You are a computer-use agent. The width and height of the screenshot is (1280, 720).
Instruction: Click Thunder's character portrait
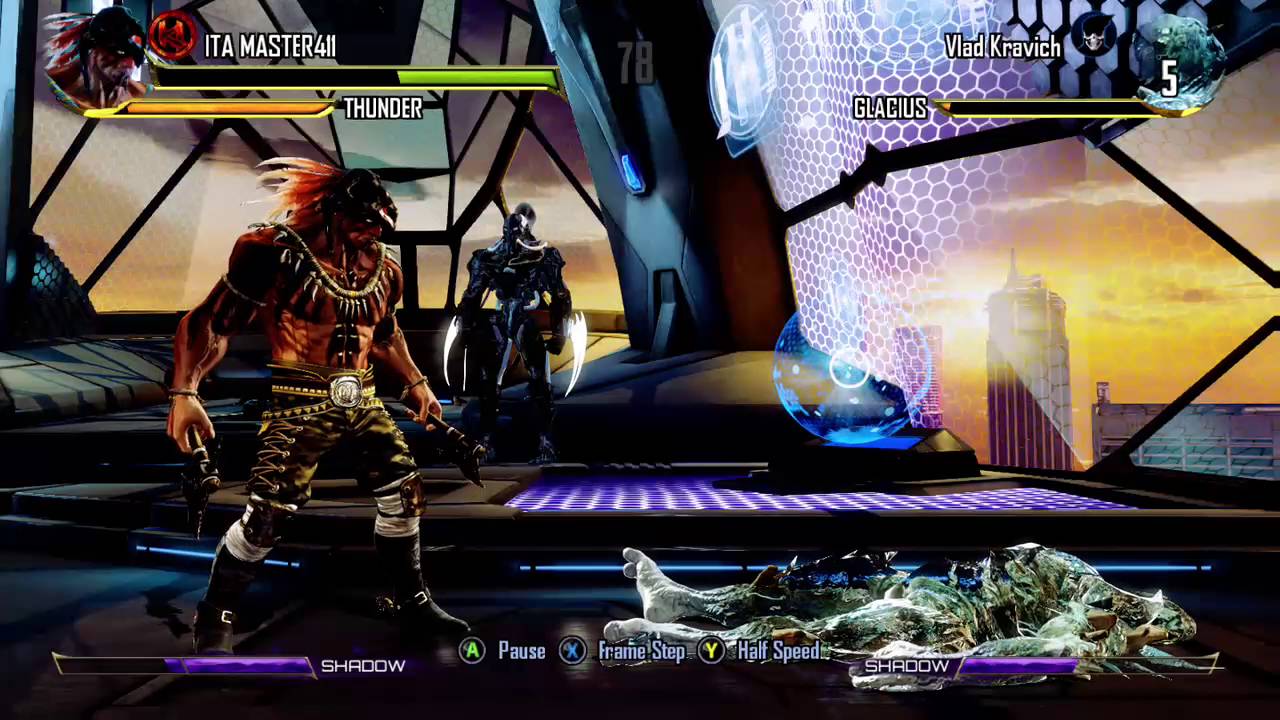(x=97, y=60)
